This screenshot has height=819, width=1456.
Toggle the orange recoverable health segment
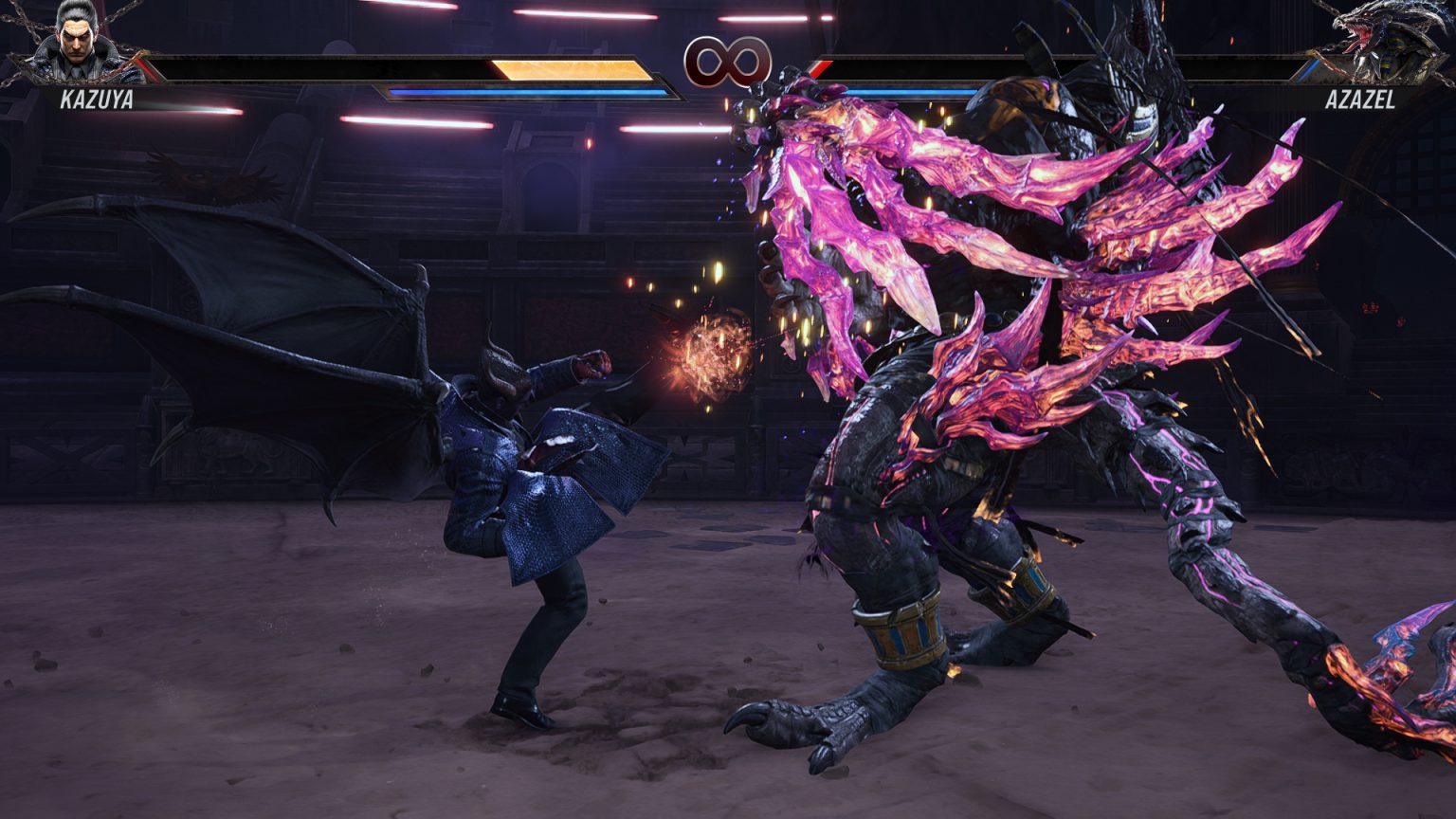pyautogui.click(x=569, y=68)
